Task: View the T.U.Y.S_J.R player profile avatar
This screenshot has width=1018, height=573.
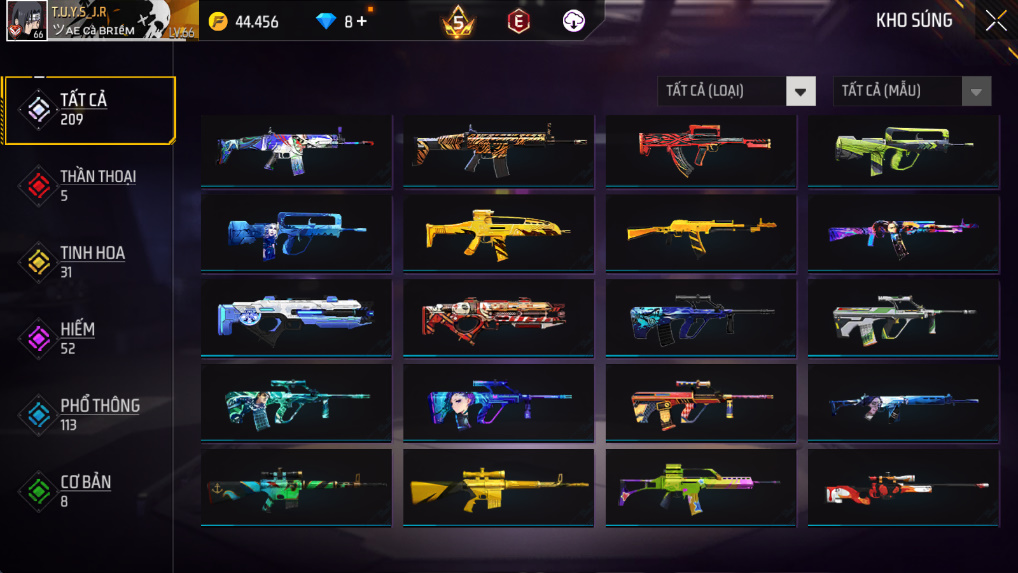Action: tap(26, 21)
